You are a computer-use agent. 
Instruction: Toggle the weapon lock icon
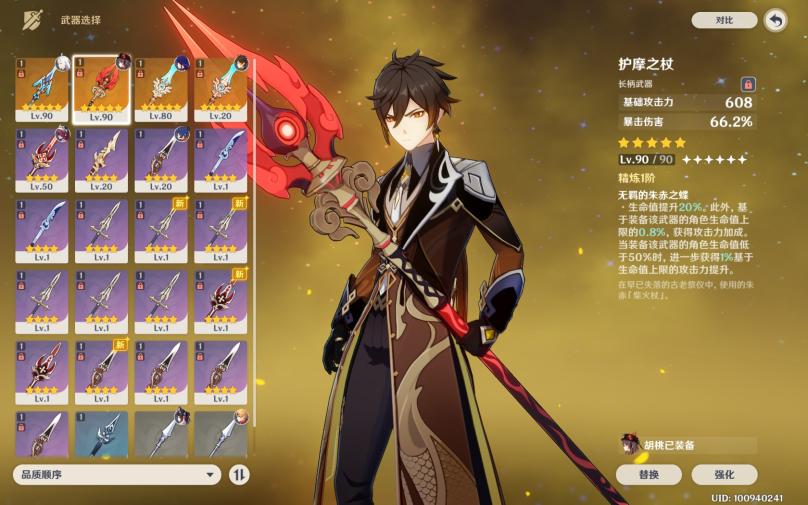pos(747,84)
